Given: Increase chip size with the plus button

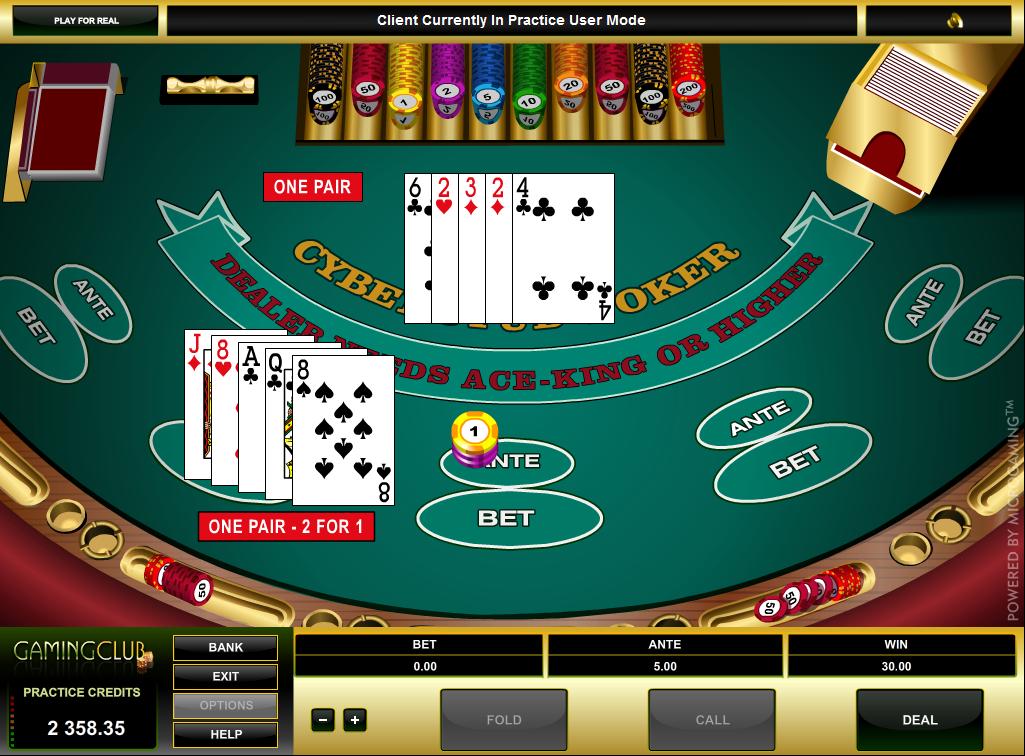Looking at the screenshot, I should 354,719.
